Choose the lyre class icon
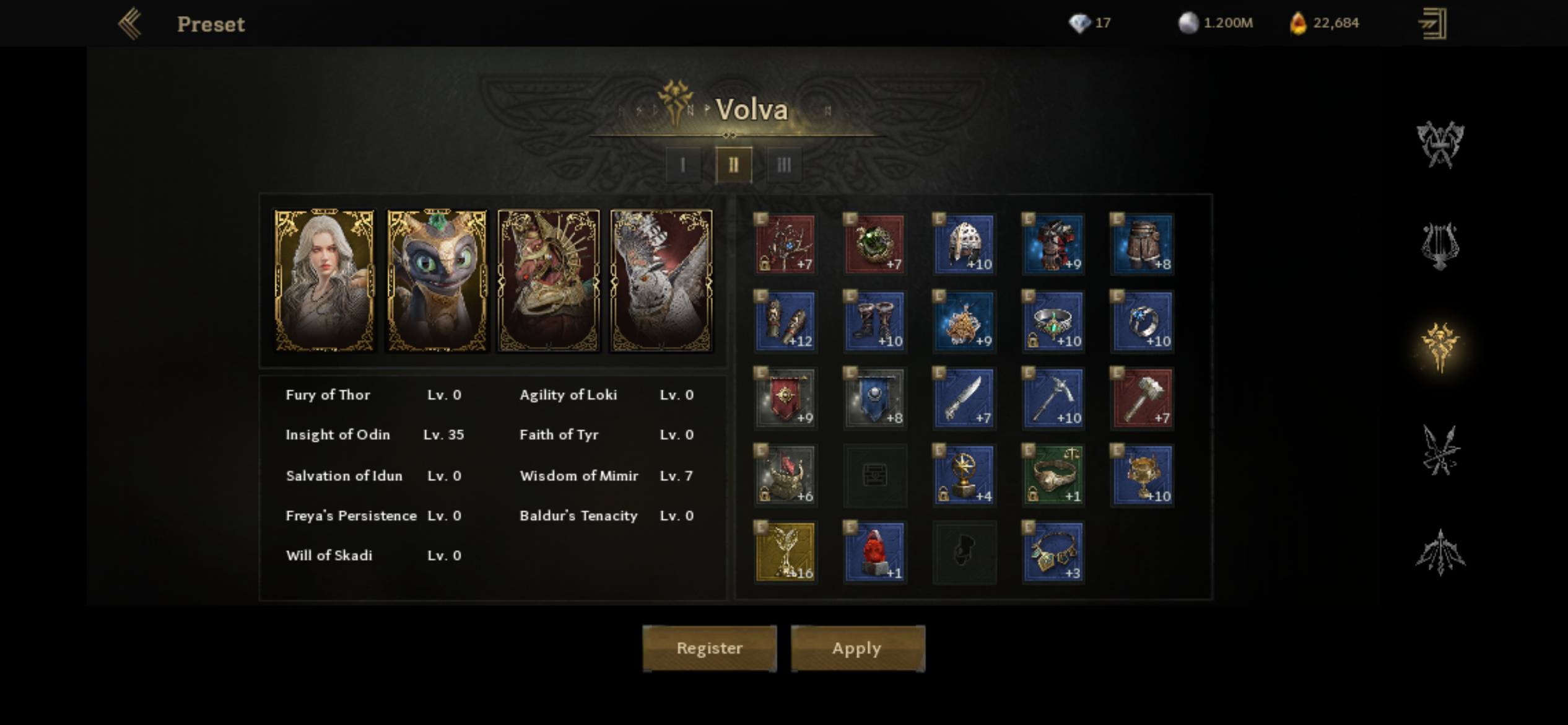Image resolution: width=1568 pixels, height=725 pixels. (x=1440, y=246)
